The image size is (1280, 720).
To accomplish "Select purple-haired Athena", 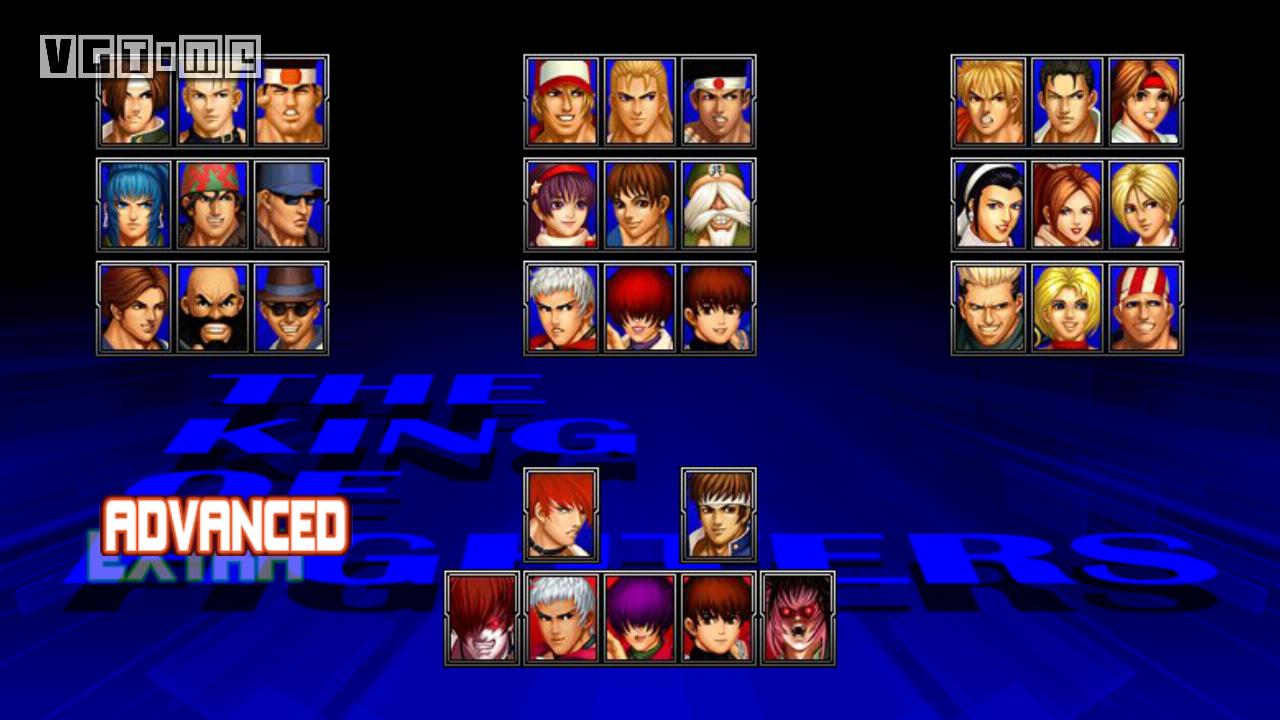I will point(562,205).
